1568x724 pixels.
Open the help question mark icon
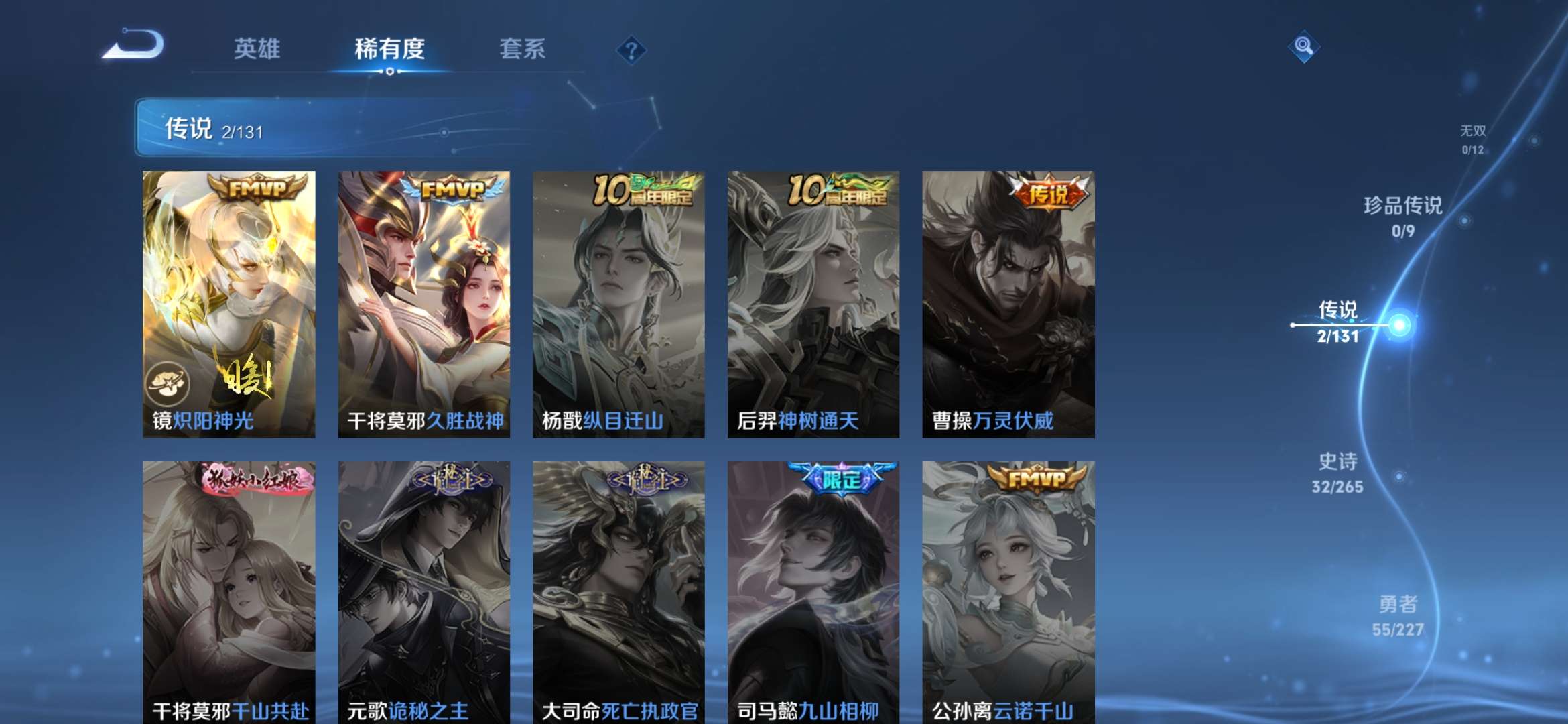click(632, 49)
